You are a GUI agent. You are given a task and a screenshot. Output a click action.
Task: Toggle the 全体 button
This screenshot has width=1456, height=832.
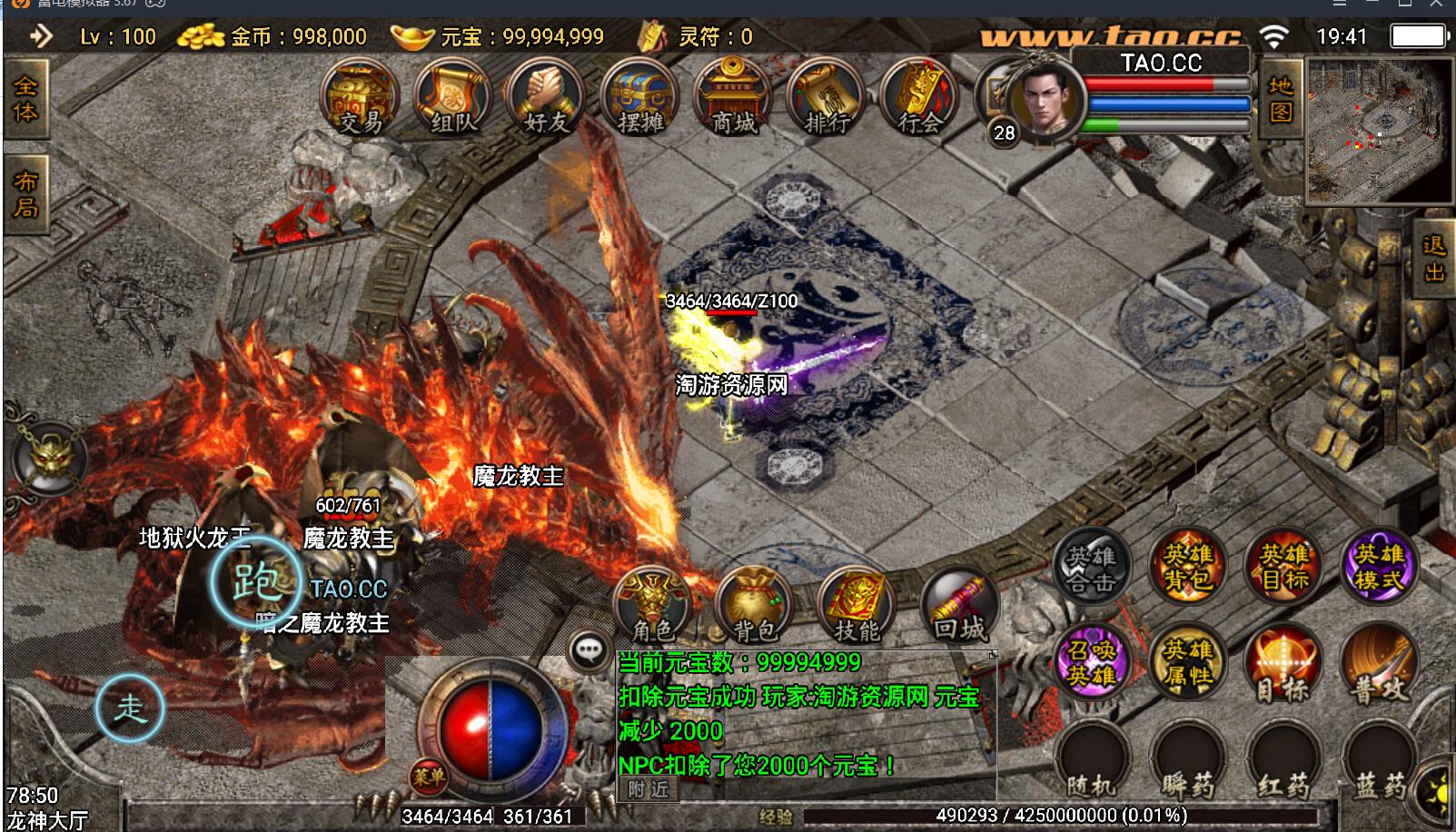[25, 98]
